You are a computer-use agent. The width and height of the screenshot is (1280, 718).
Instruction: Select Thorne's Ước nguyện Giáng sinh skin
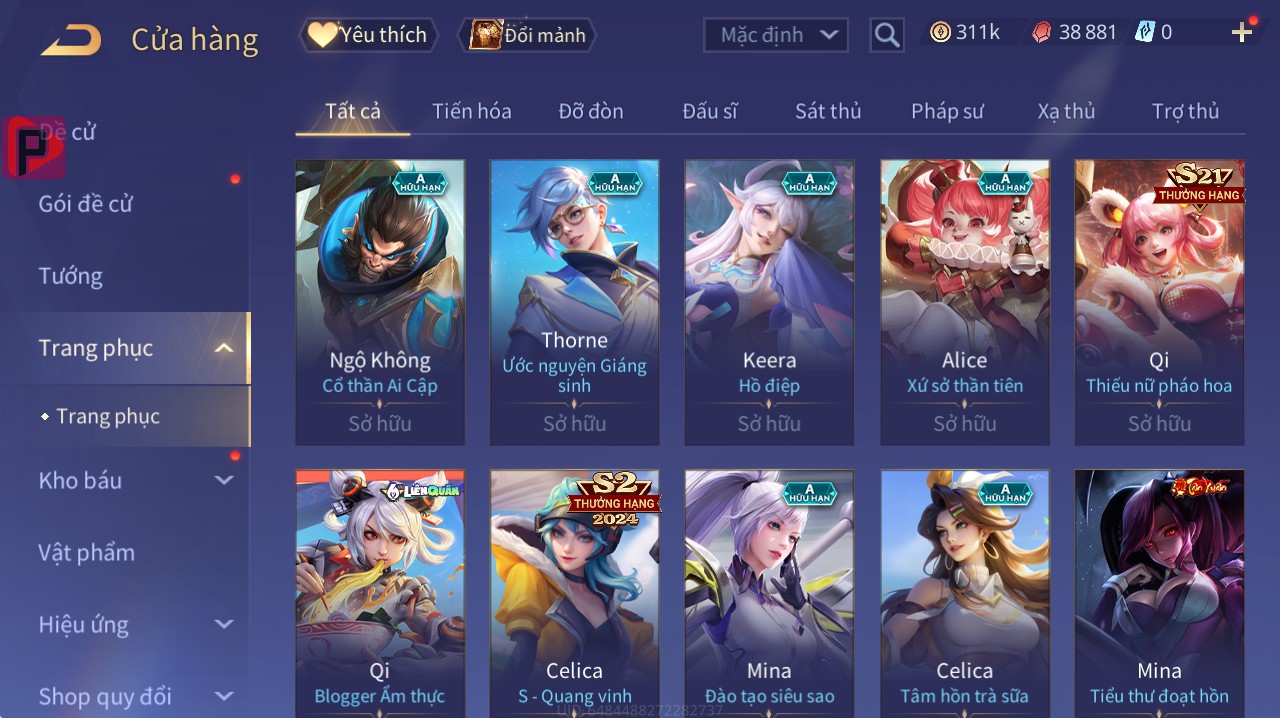tap(574, 302)
